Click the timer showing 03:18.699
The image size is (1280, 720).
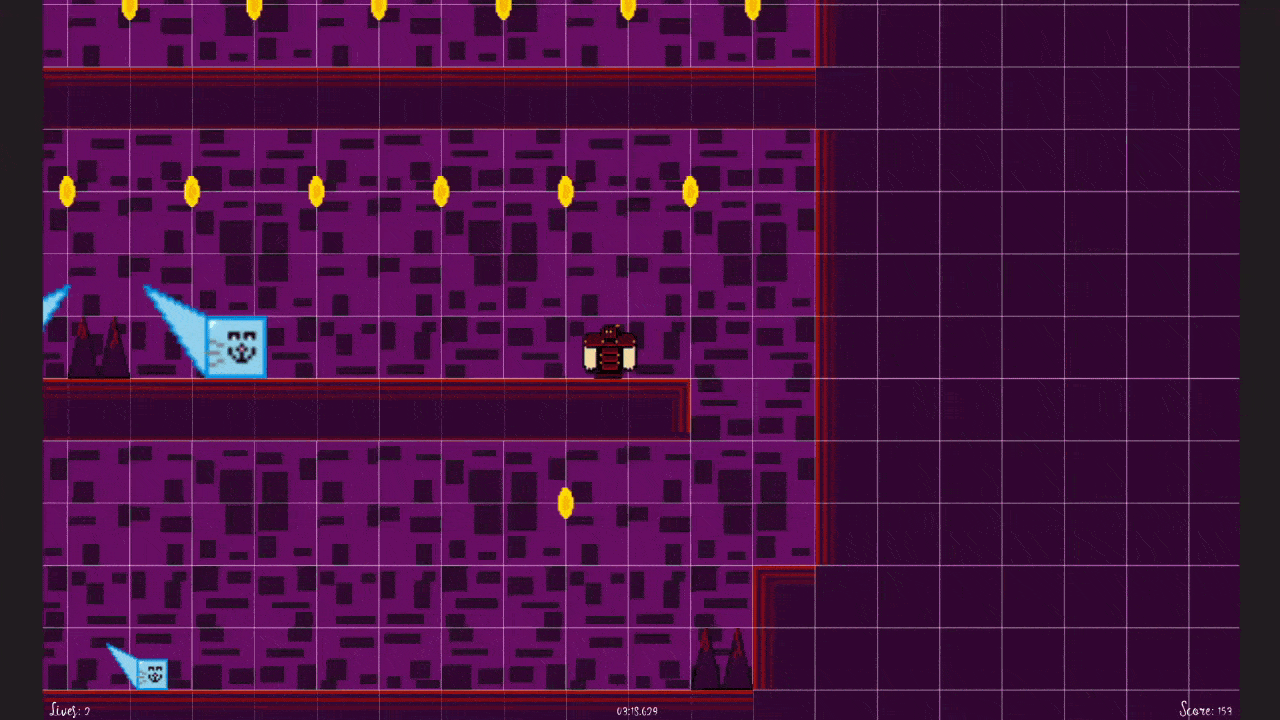(637, 710)
